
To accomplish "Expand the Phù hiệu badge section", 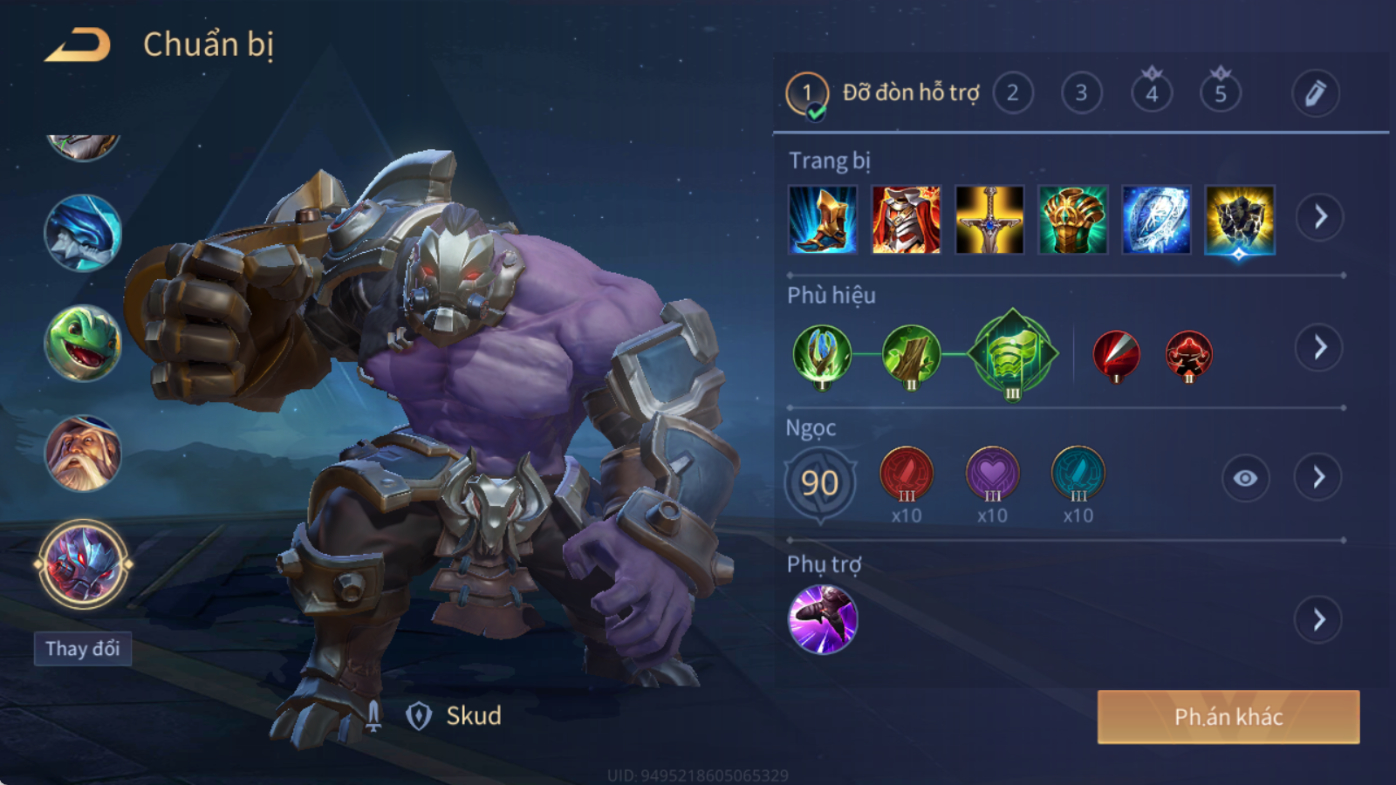I will pos(1320,347).
